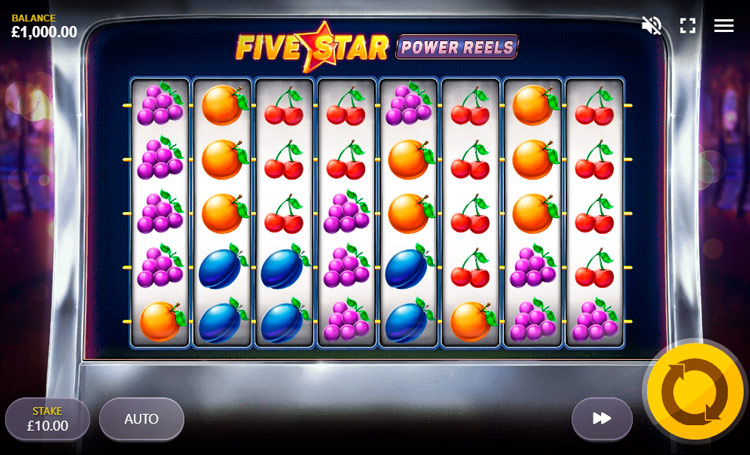Toggle turbo mode with the fast-forward button
Image resolution: width=750 pixels, height=455 pixels.
tap(602, 419)
